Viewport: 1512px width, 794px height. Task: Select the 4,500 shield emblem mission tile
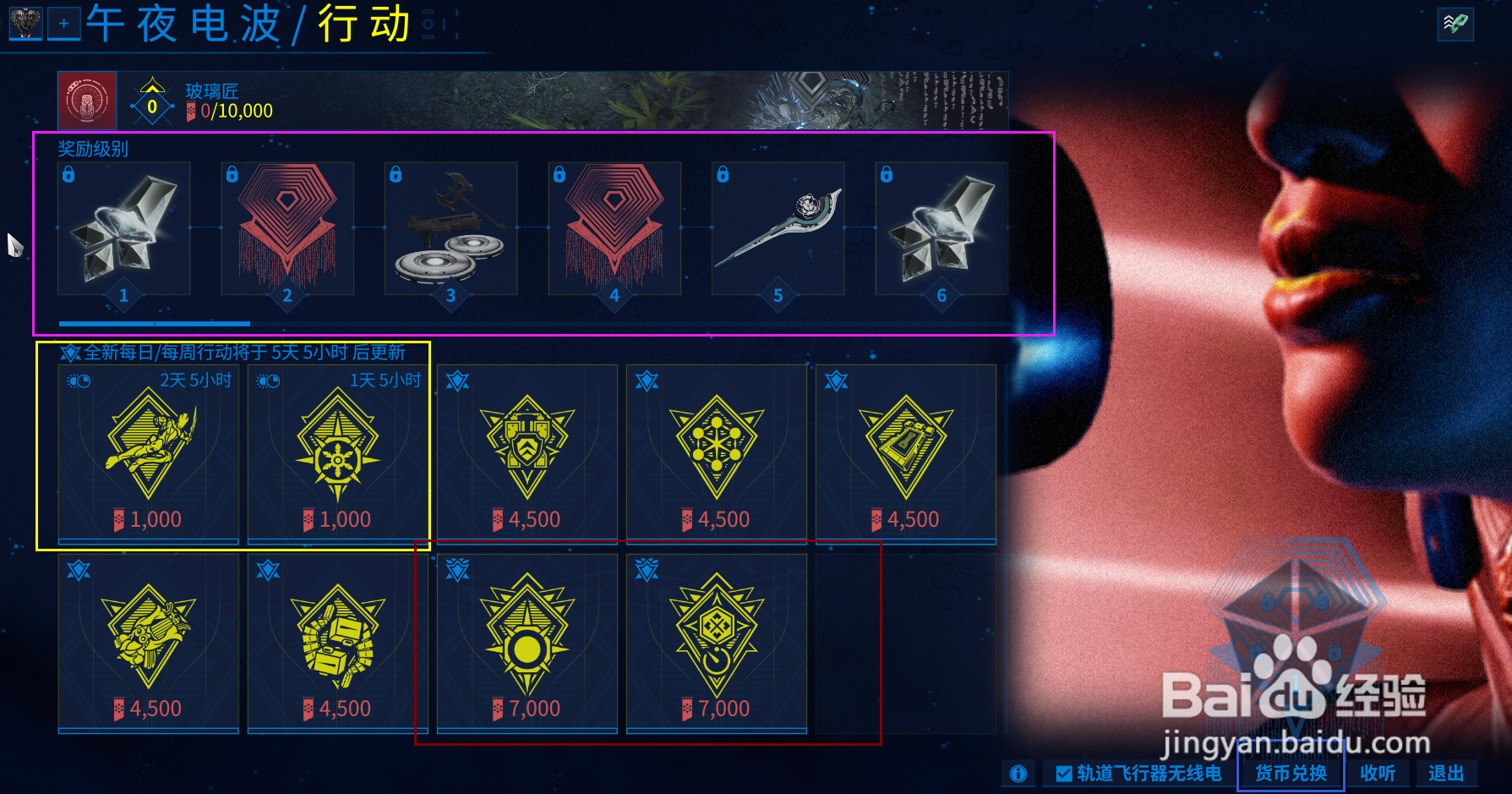click(x=527, y=452)
